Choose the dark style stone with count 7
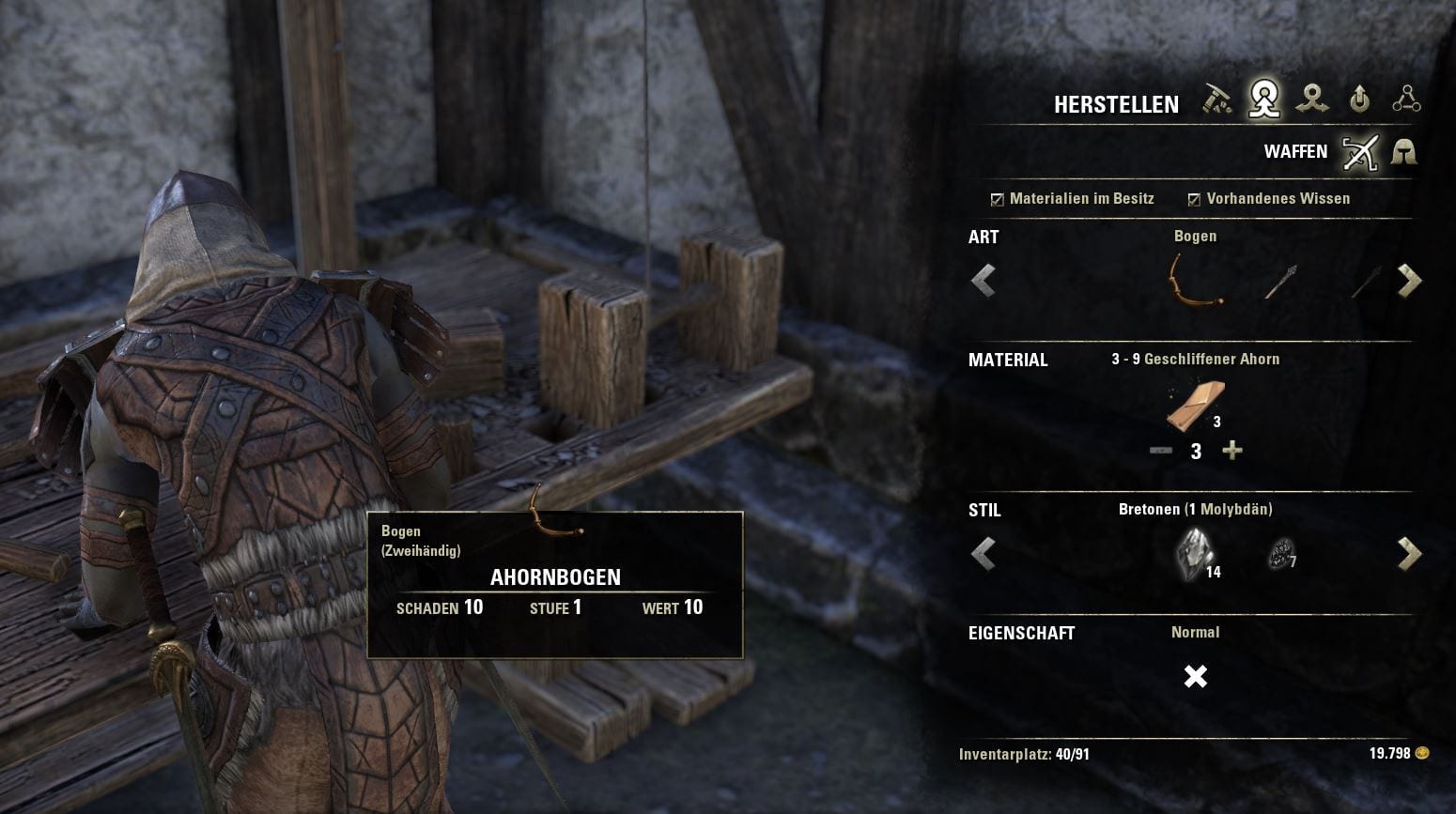Image resolution: width=1456 pixels, height=814 pixels. [1279, 554]
